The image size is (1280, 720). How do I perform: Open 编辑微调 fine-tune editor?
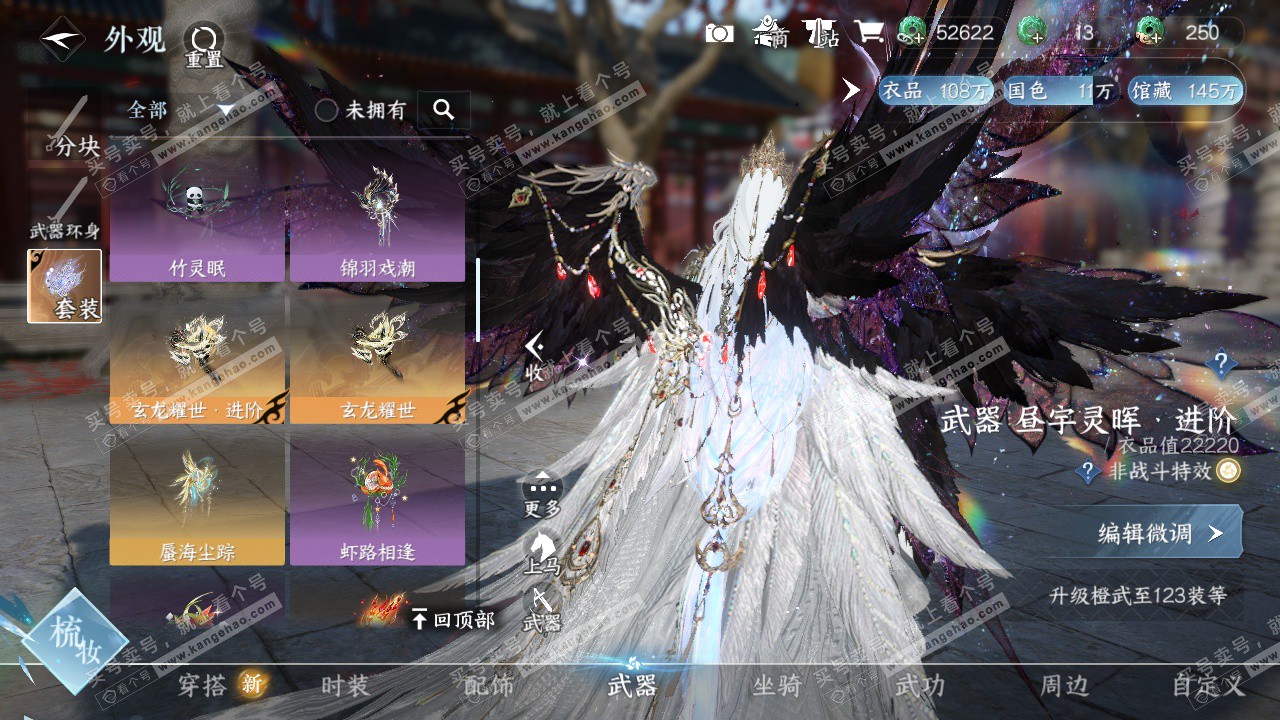(x=1160, y=533)
